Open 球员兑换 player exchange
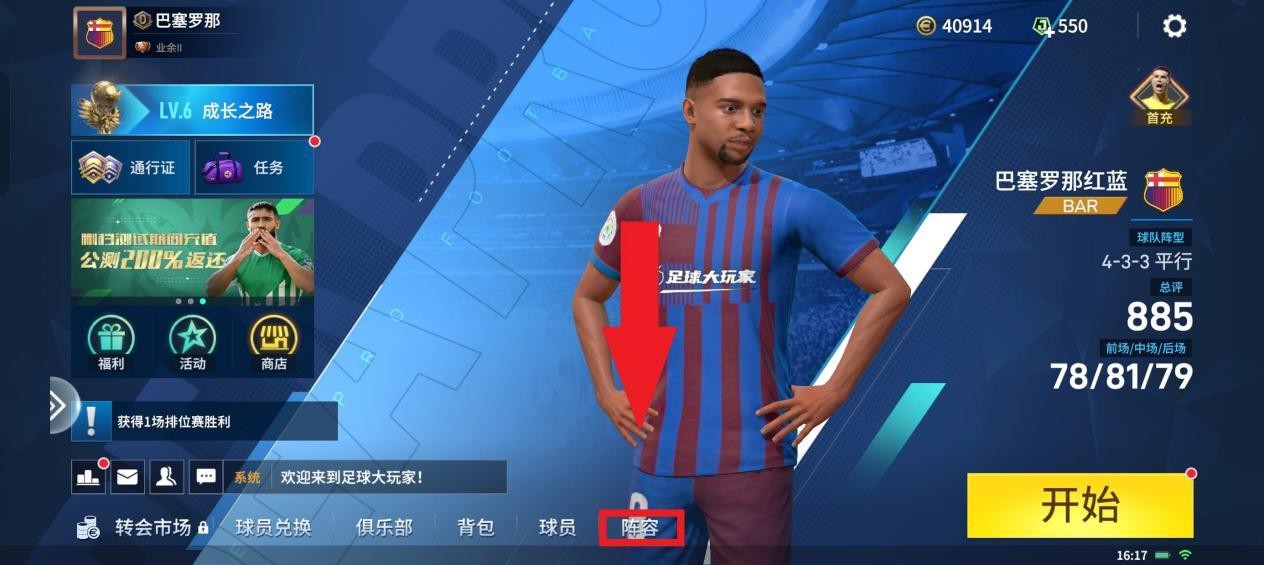The image size is (1264, 565). [273, 527]
